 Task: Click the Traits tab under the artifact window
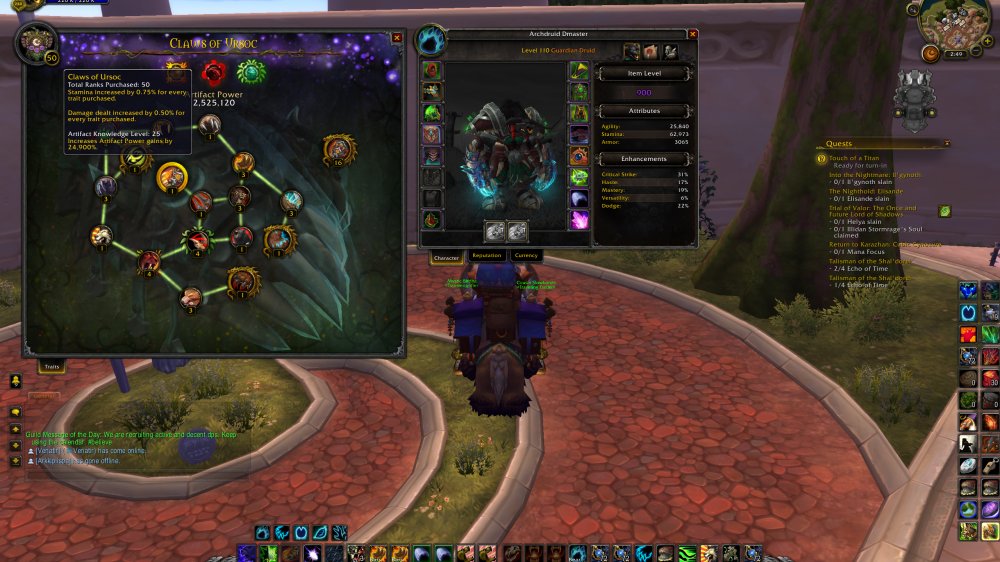pyautogui.click(x=51, y=368)
